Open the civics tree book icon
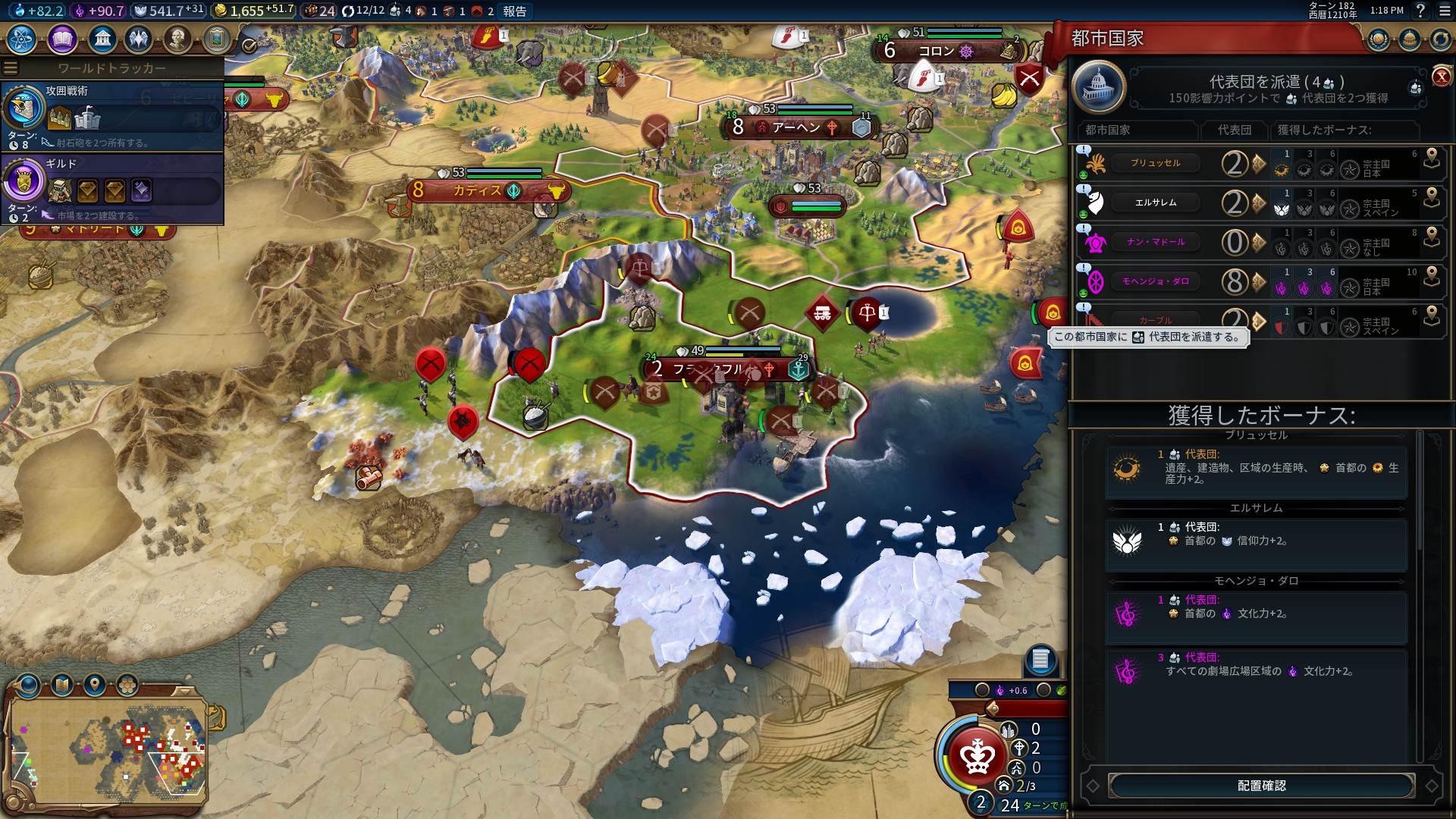The height and width of the screenshot is (819, 1456). (x=62, y=39)
